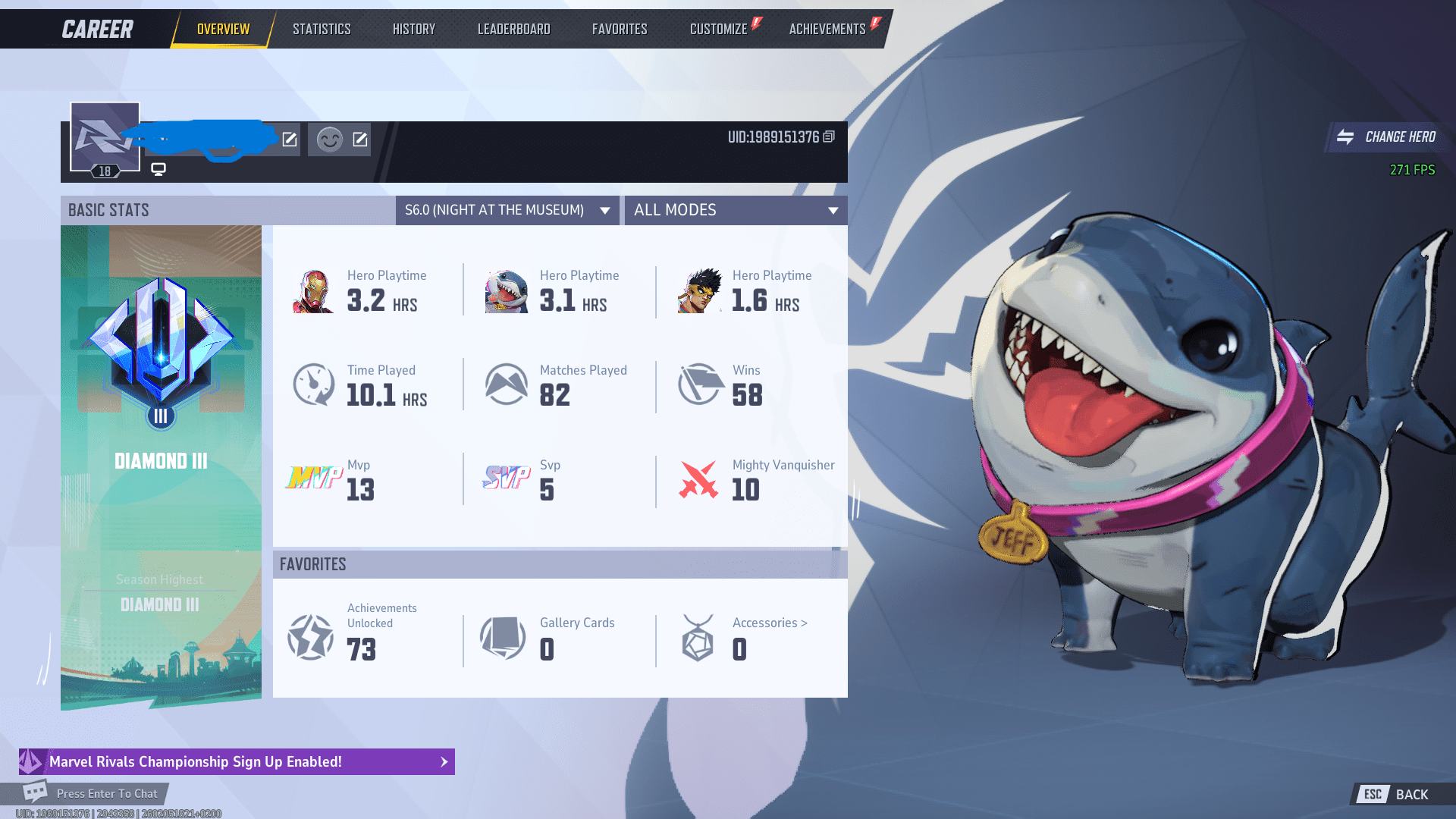Copy the UID using the copy icon
The image size is (1456, 819).
point(828,137)
